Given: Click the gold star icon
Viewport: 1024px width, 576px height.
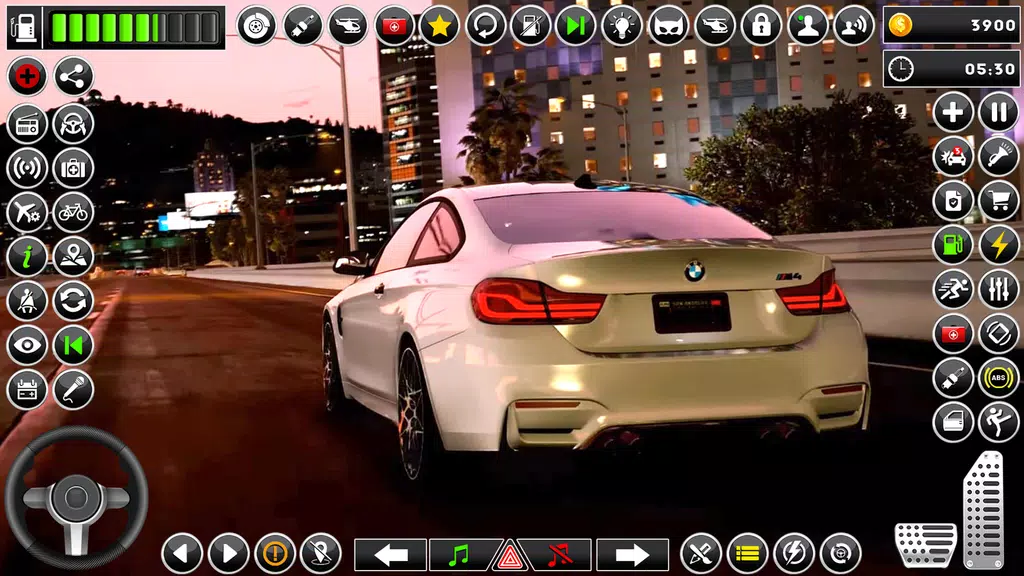Looking at the screenshot, I should (439, 25).
